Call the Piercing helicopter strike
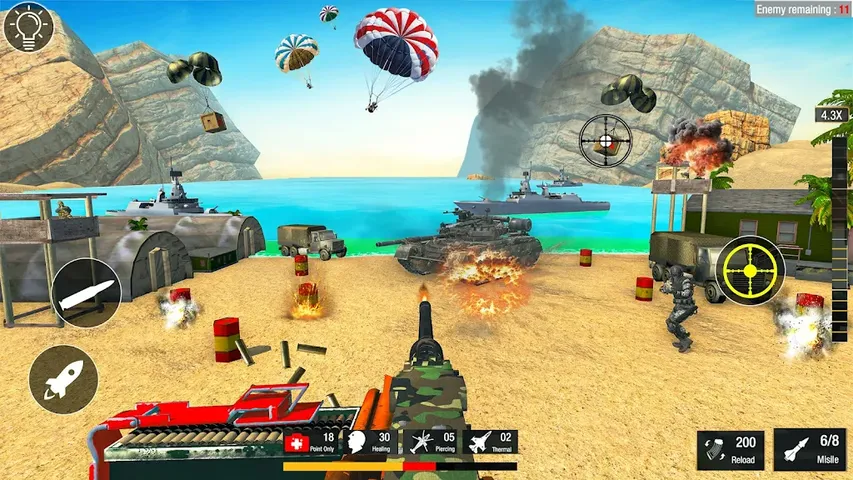Screen dimensions: 853x480 (x=433, y=443)
